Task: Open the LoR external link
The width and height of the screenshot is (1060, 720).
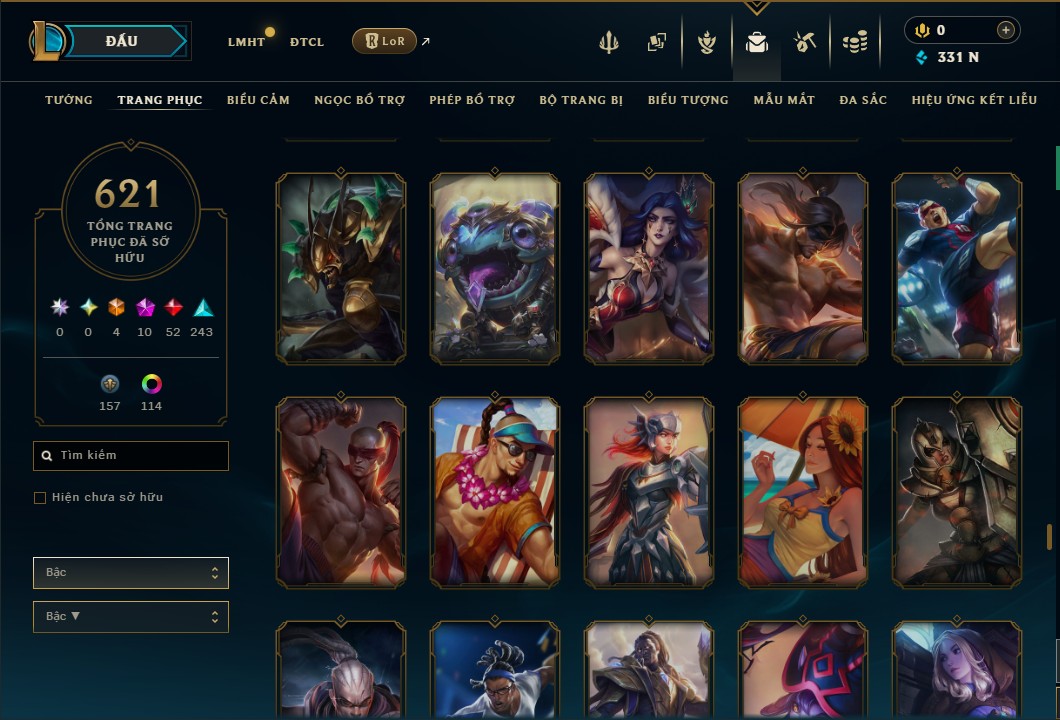Action: point(385,41)
